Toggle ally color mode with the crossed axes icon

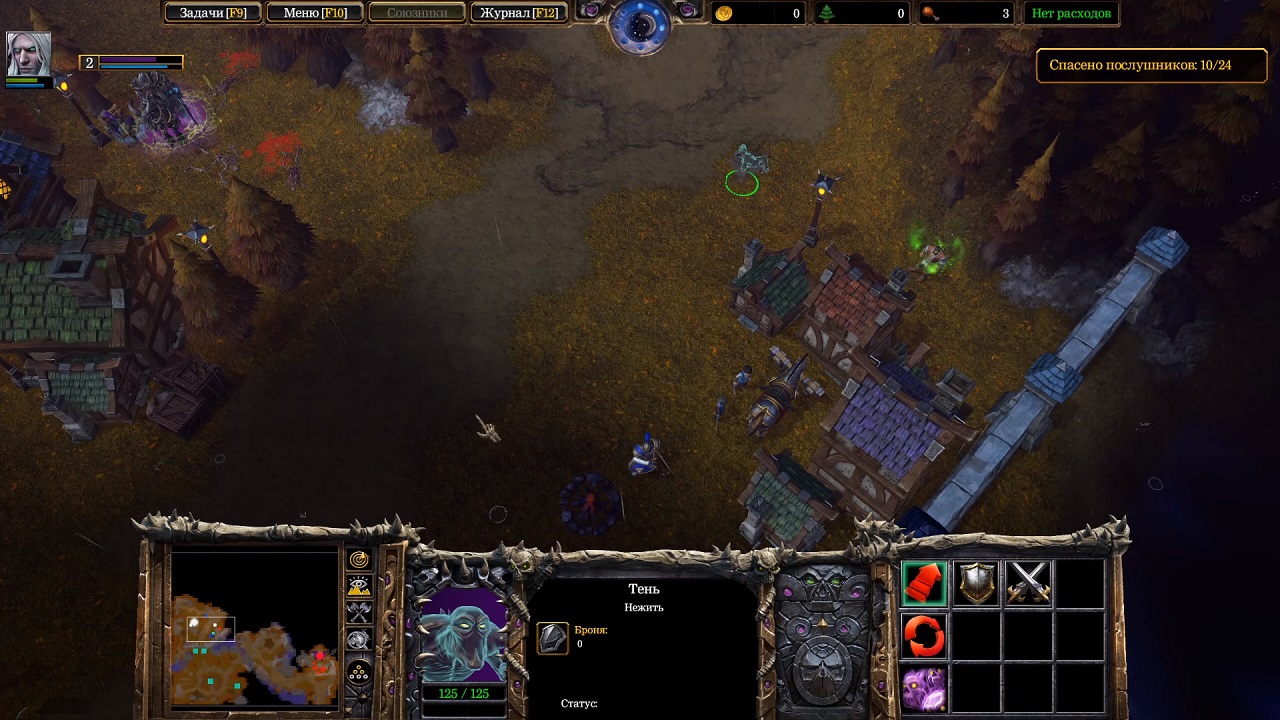(x=359, y=613)
